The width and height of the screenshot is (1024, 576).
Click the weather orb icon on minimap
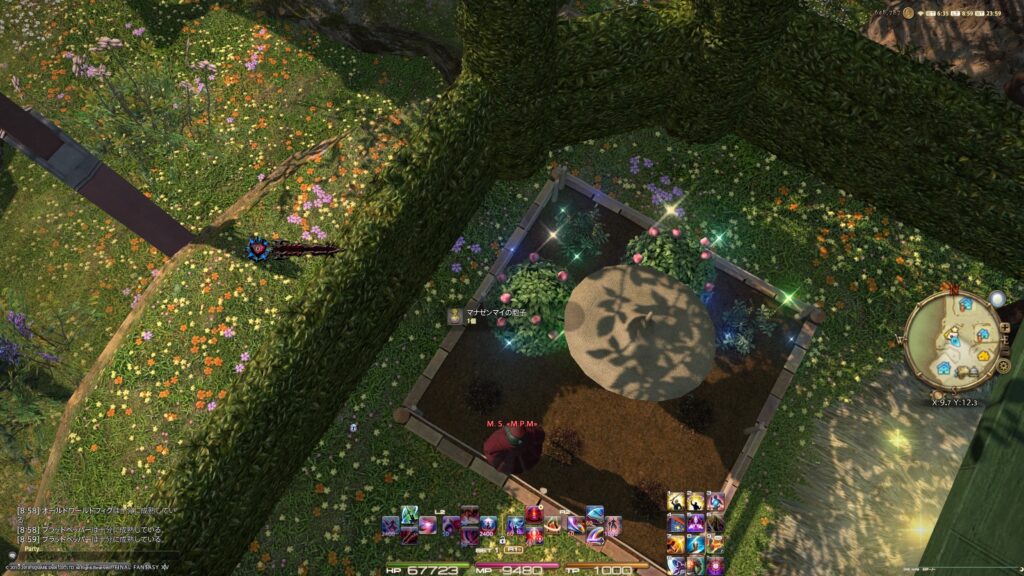click(x=997, y=298)
